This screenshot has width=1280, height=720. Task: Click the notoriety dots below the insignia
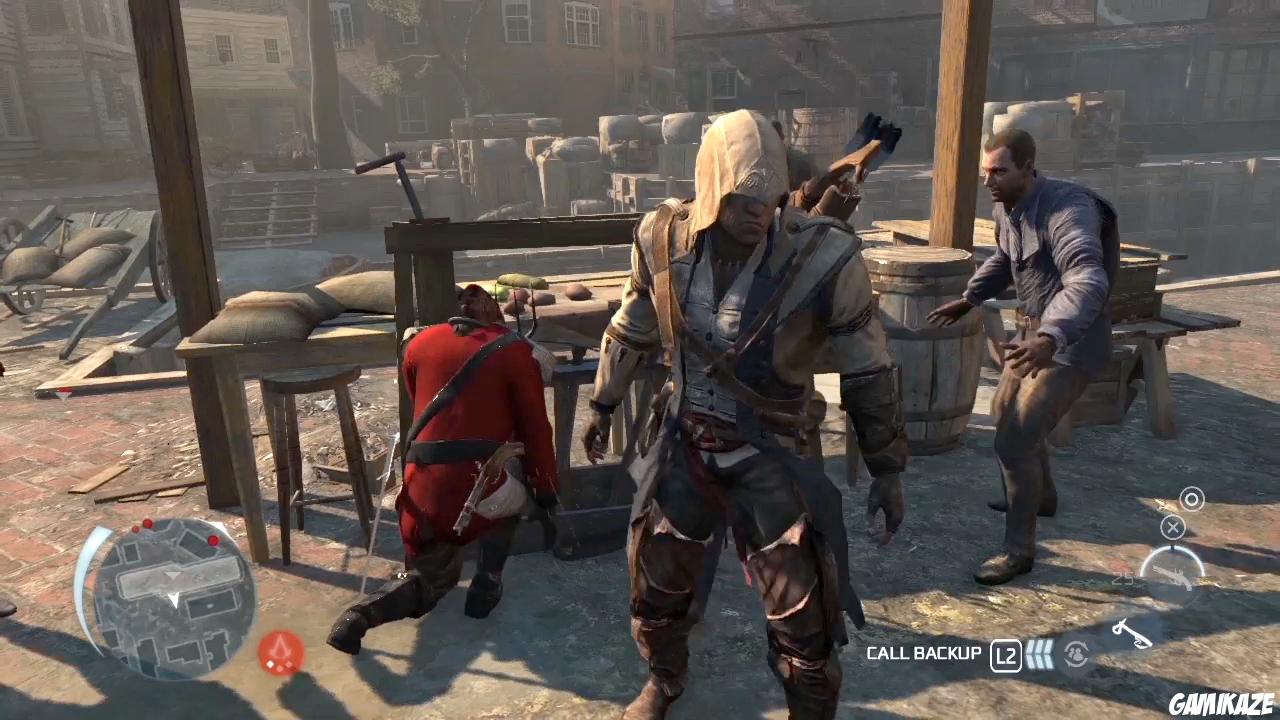[280, 665]
